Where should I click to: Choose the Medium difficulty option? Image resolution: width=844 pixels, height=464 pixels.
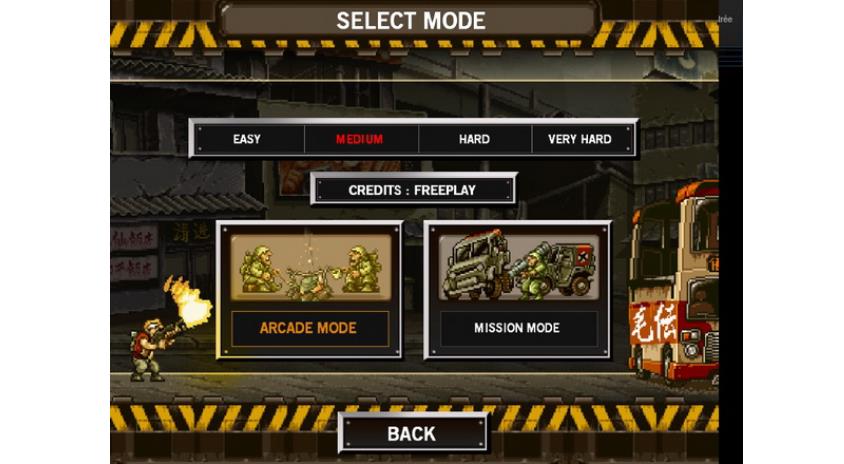click(x=360, y=139)
